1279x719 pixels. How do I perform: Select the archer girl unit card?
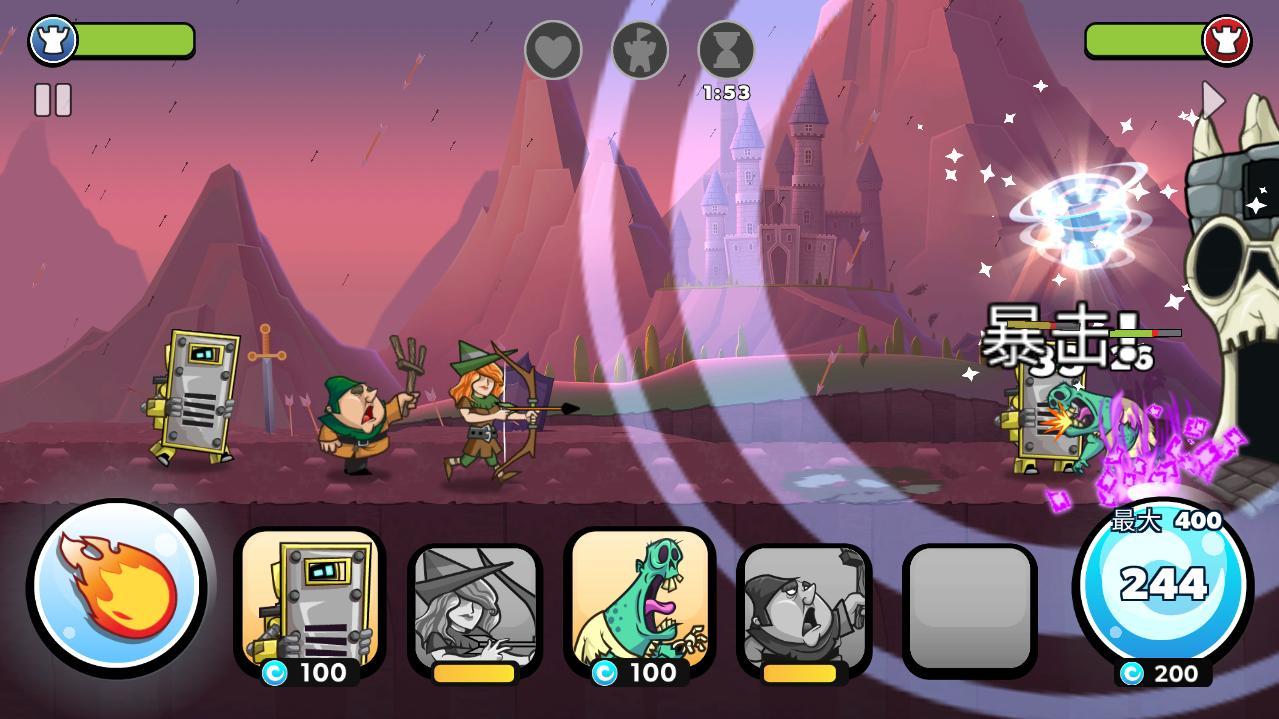coord(474,610)
